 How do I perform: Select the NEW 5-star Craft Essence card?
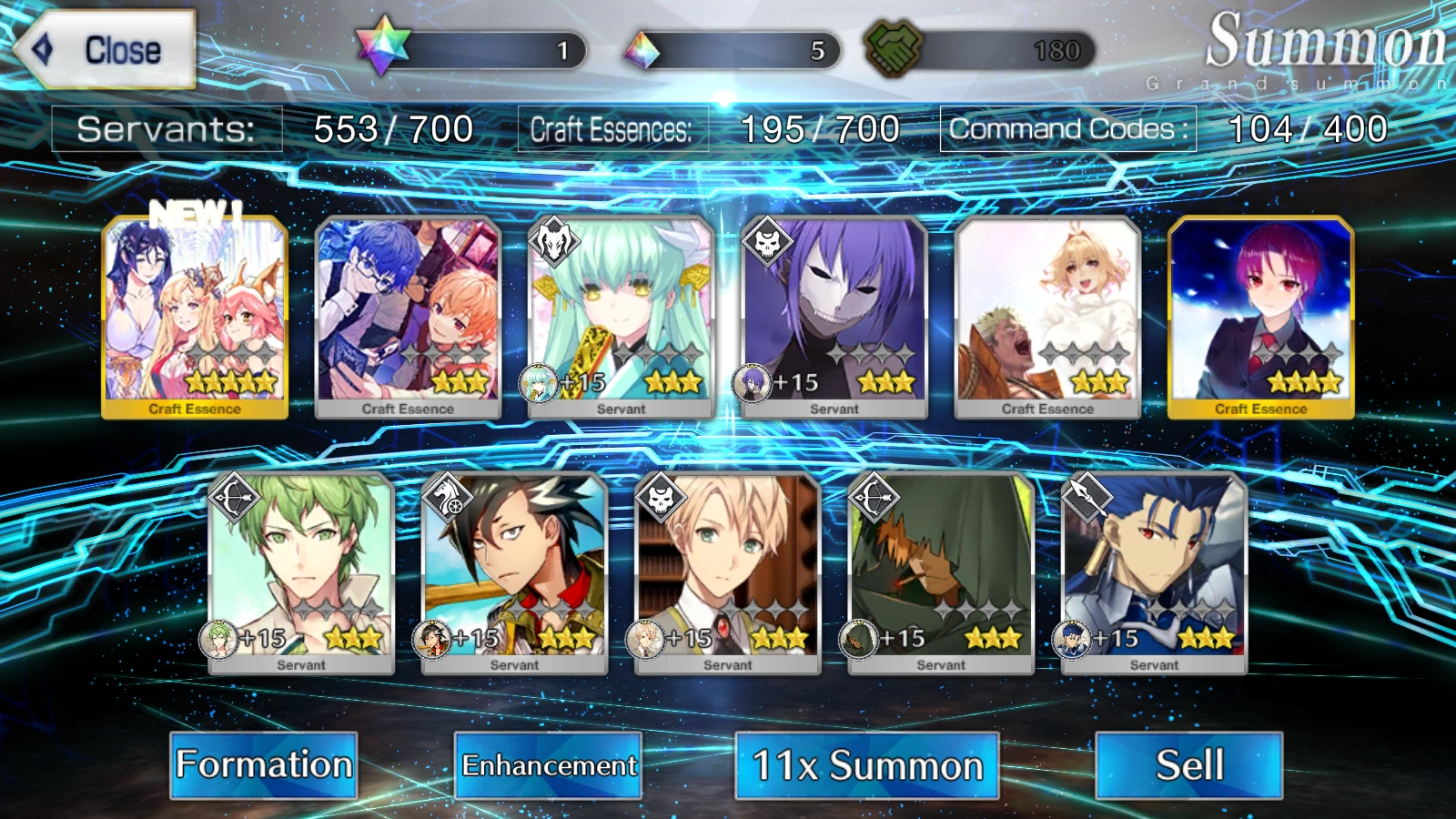coord(194,314)
